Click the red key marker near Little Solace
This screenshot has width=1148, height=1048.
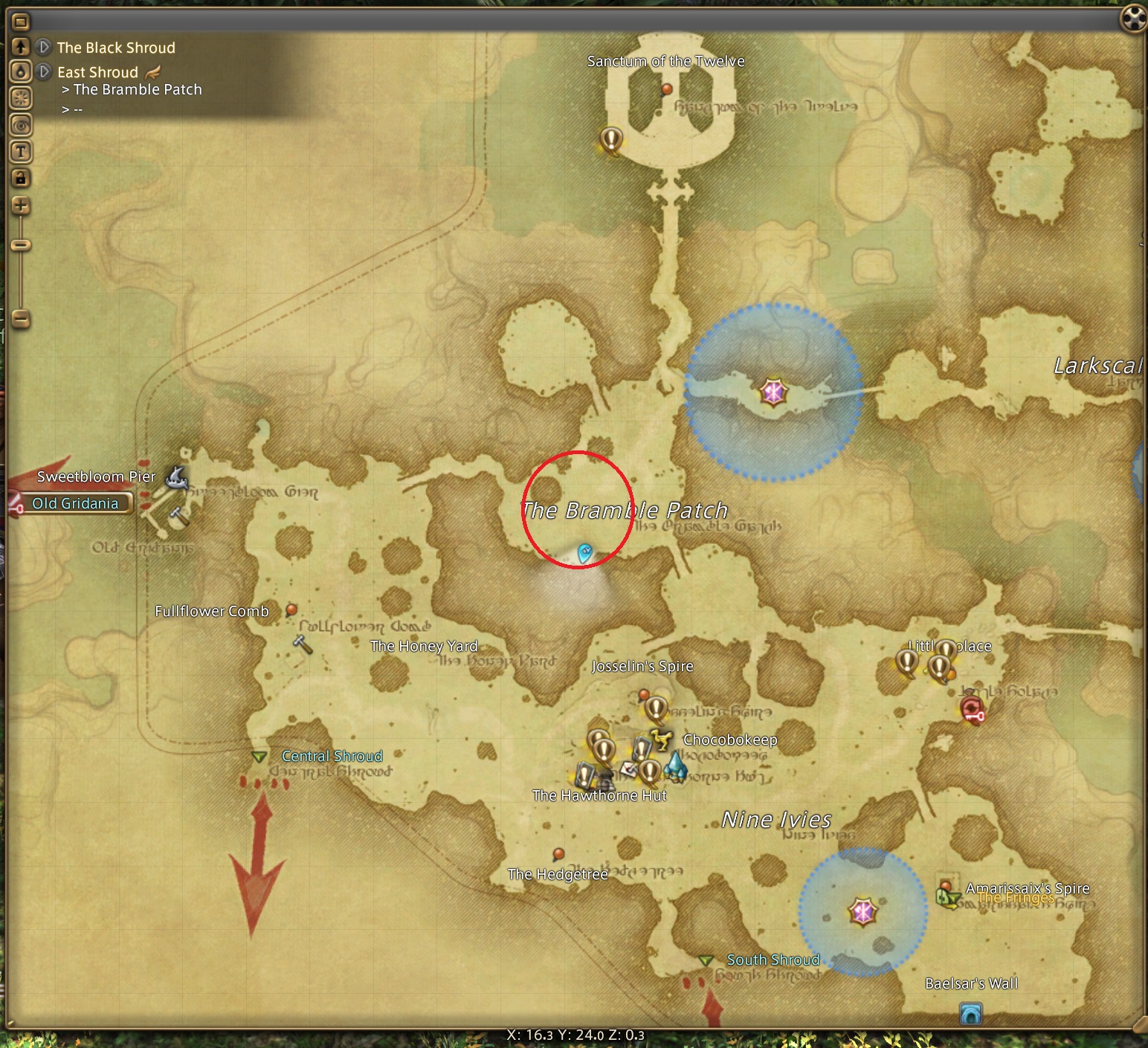pyautogui.click(x=972, y=710)
